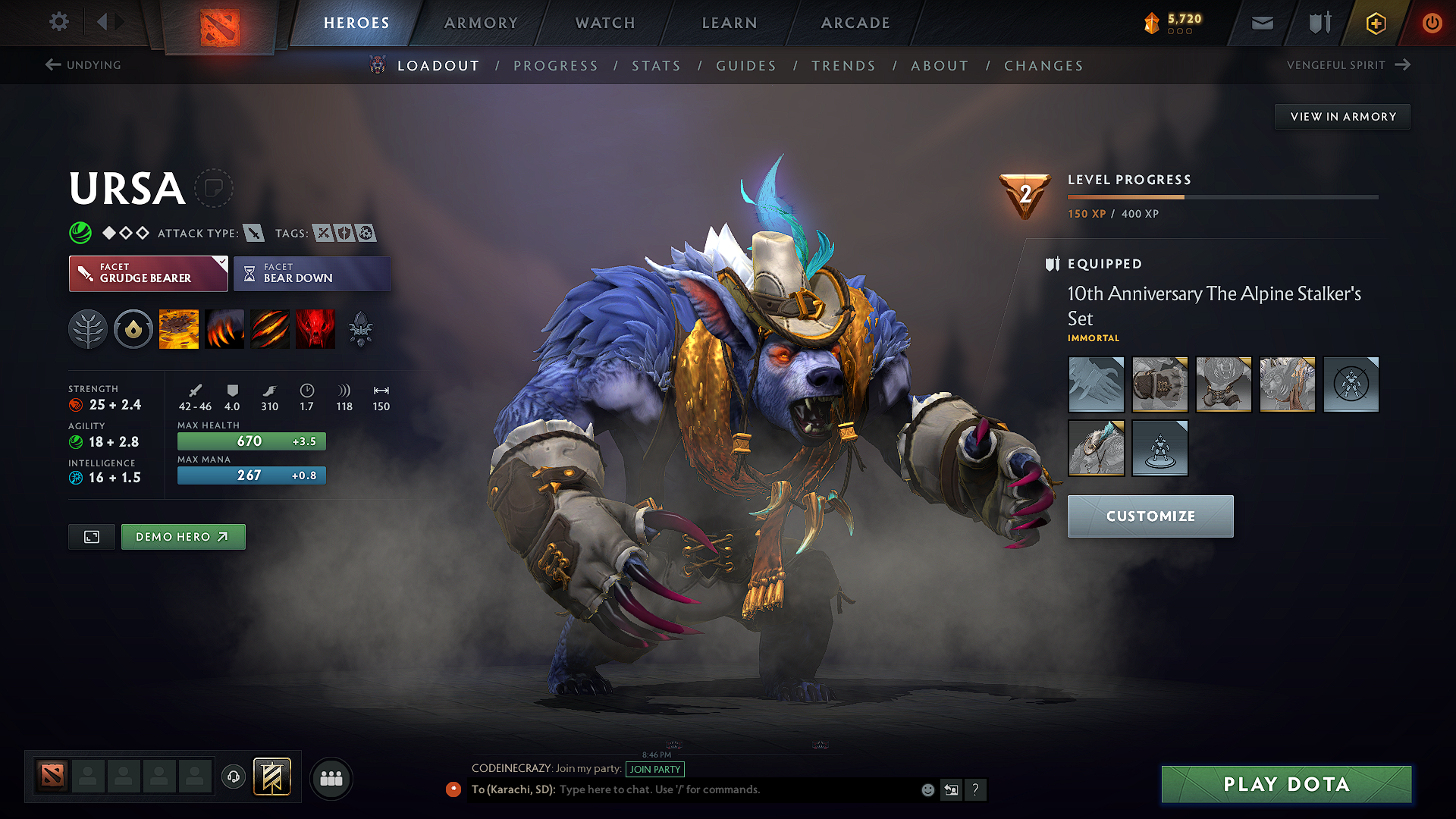The image size is (1456, 819).
Task: Open the settings gear icon
Action: coord(58,22)
